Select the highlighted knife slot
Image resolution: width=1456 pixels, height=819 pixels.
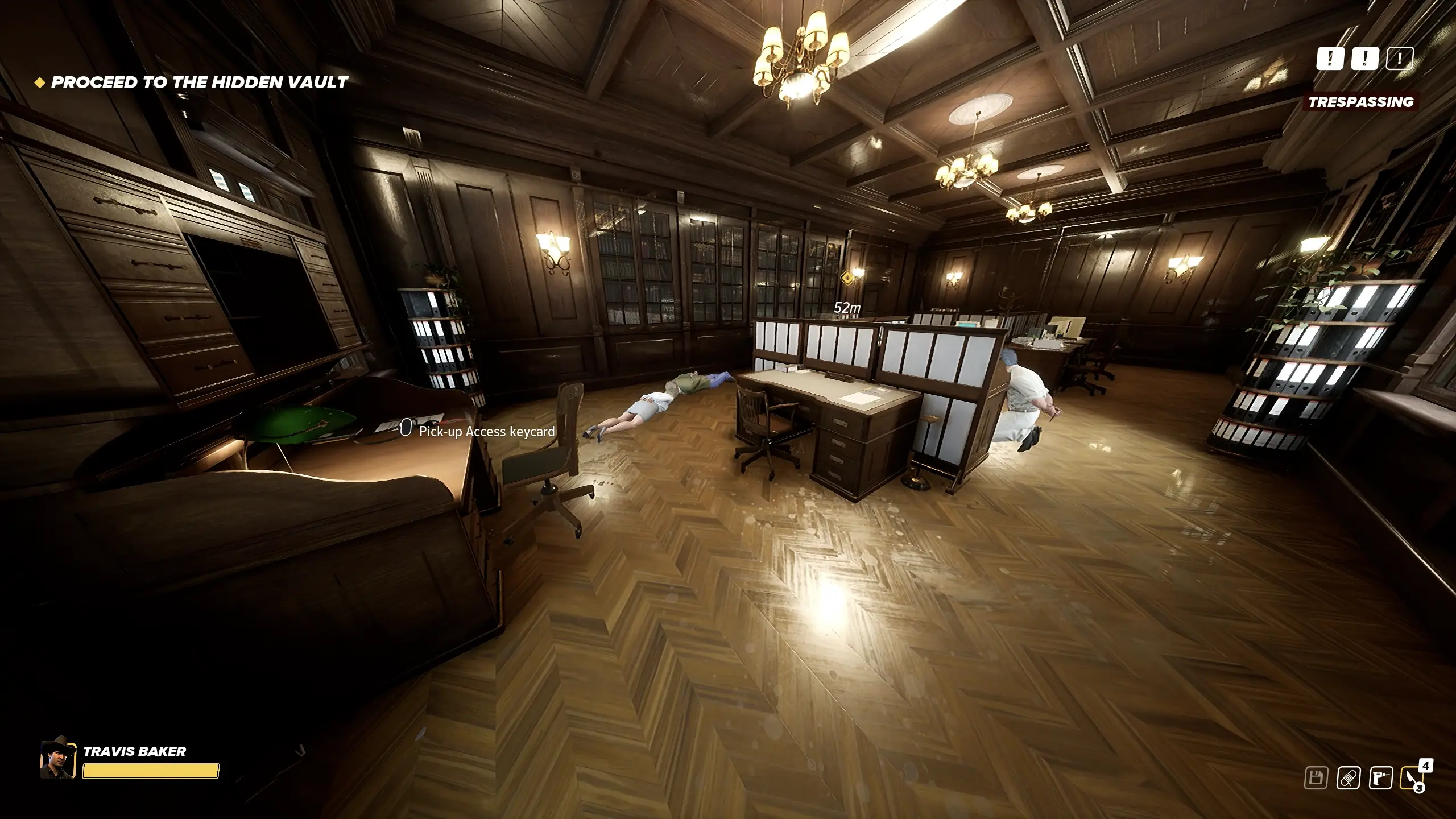point(1413,778)
